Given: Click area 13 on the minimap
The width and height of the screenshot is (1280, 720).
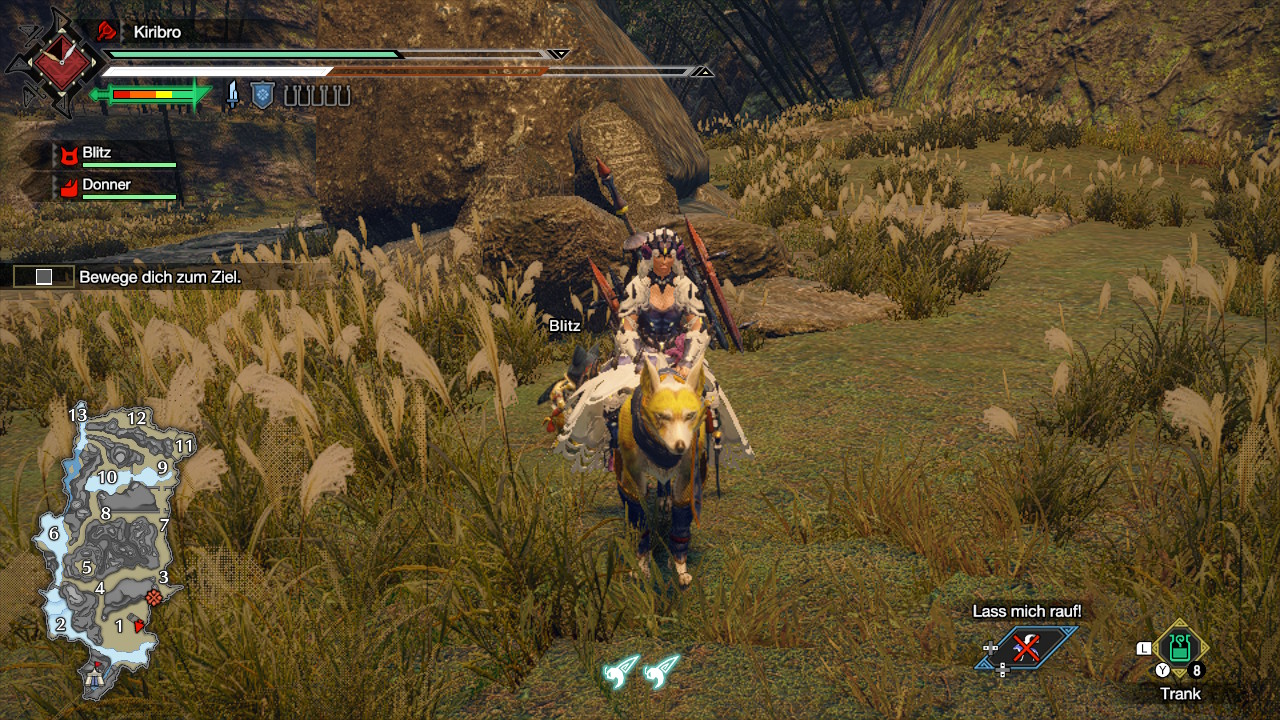Looking at the screenshot, I should tap(78, 414).
